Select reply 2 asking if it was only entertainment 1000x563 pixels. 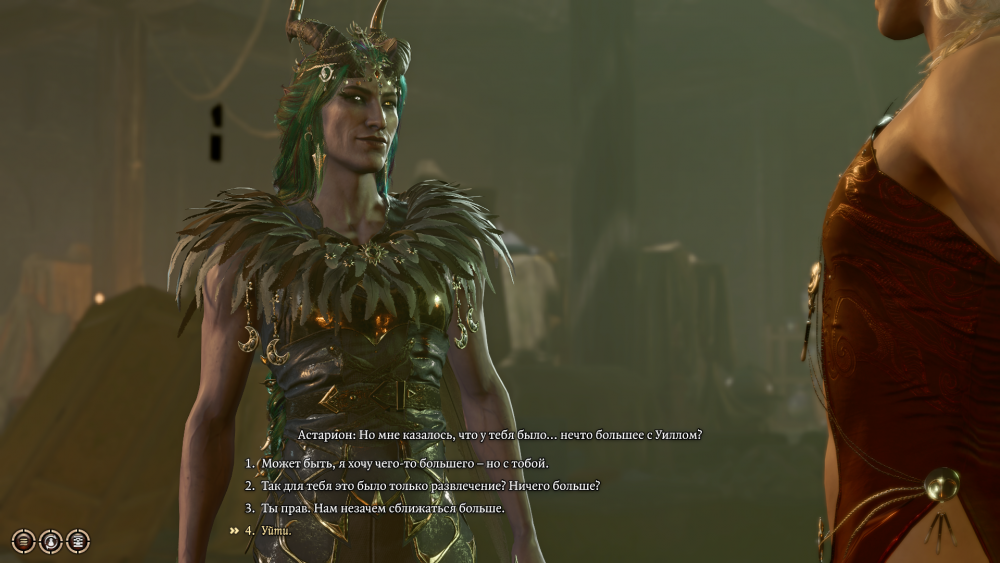point(430,486)
